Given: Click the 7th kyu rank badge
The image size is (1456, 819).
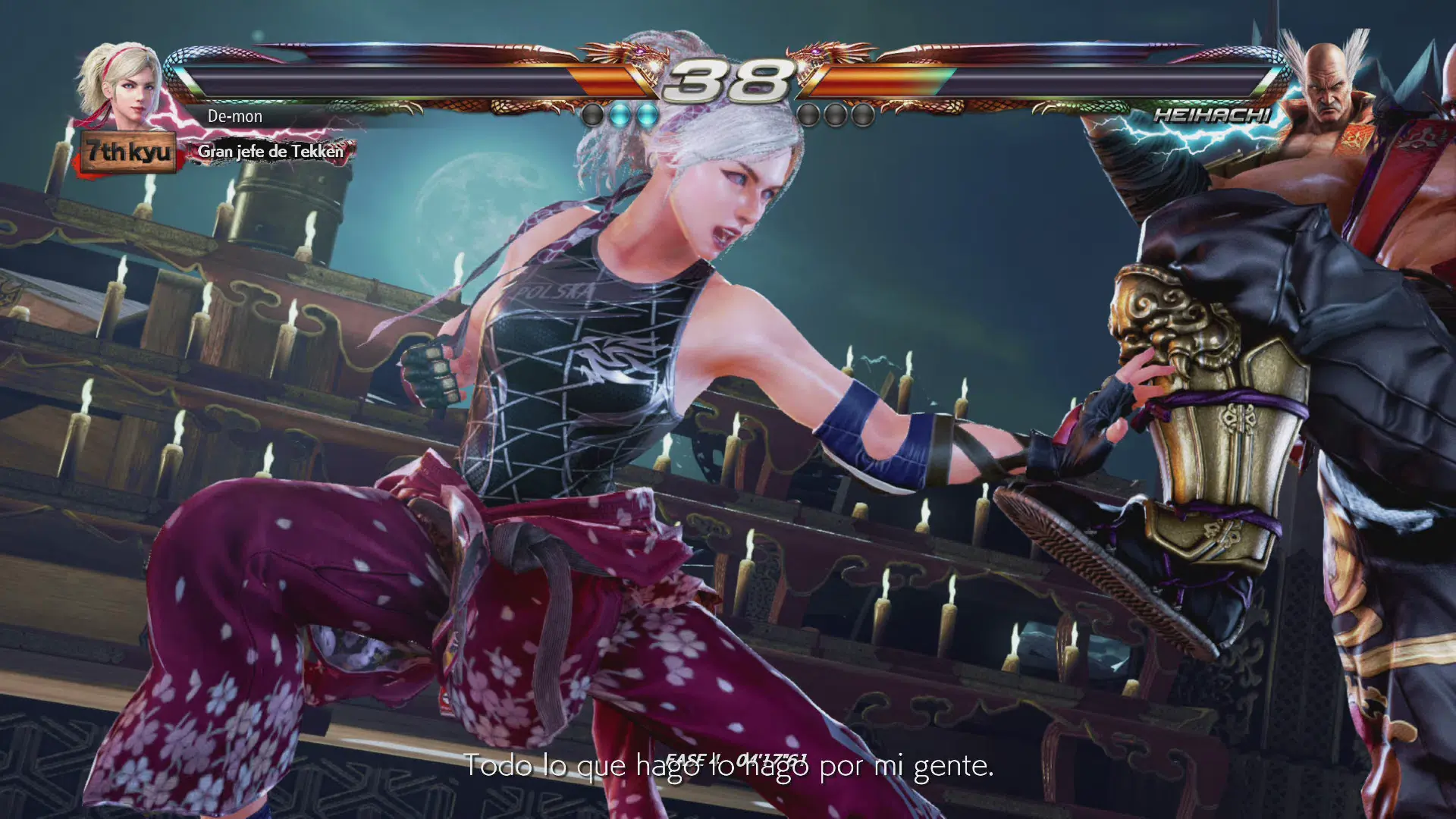Looking at the screenshot, I should [128, 152].
